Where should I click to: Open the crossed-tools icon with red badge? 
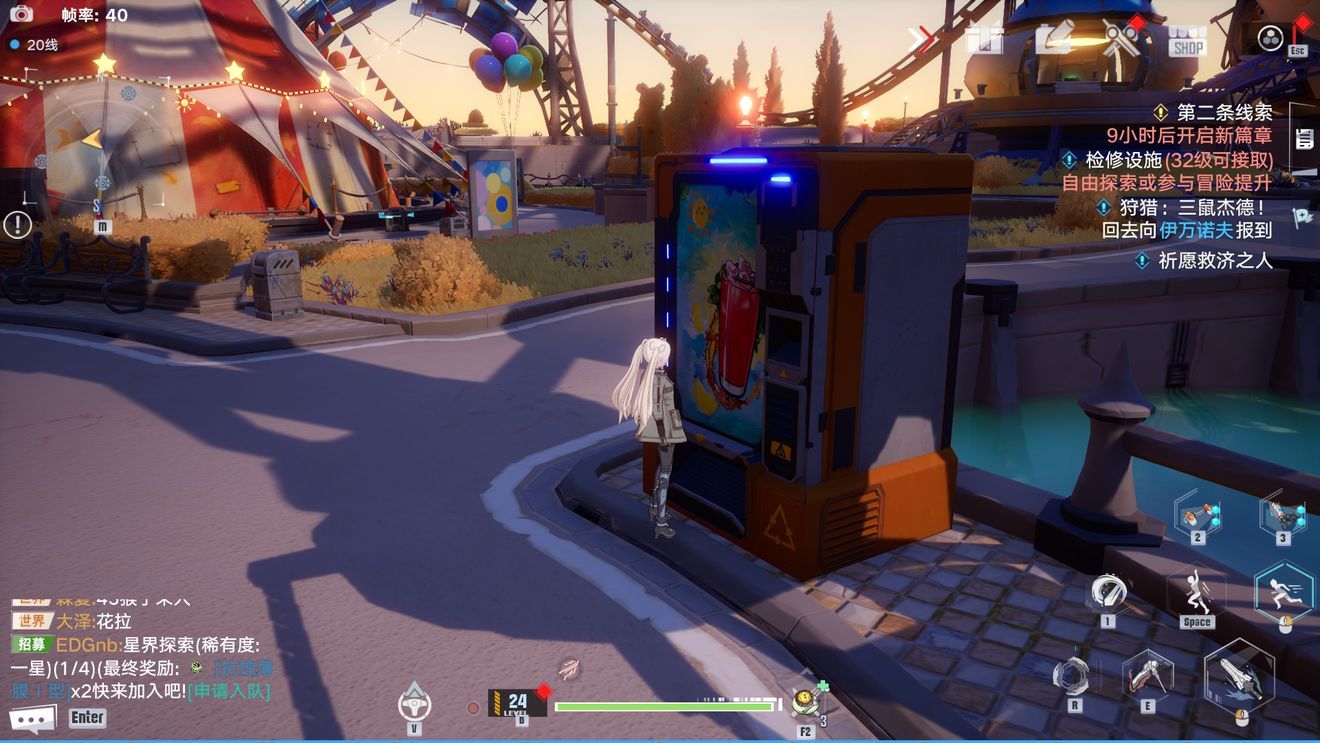click(x=1121, y=39)
